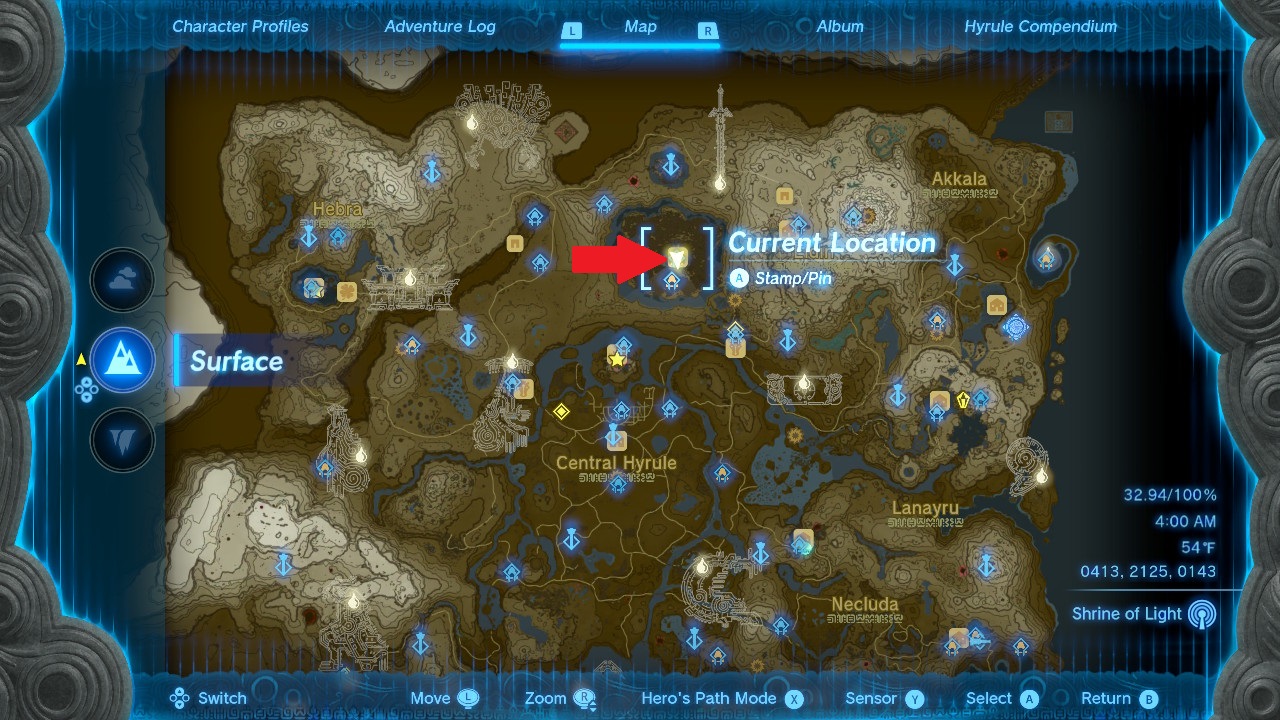Switch to the Album tab

pos(839,26)
